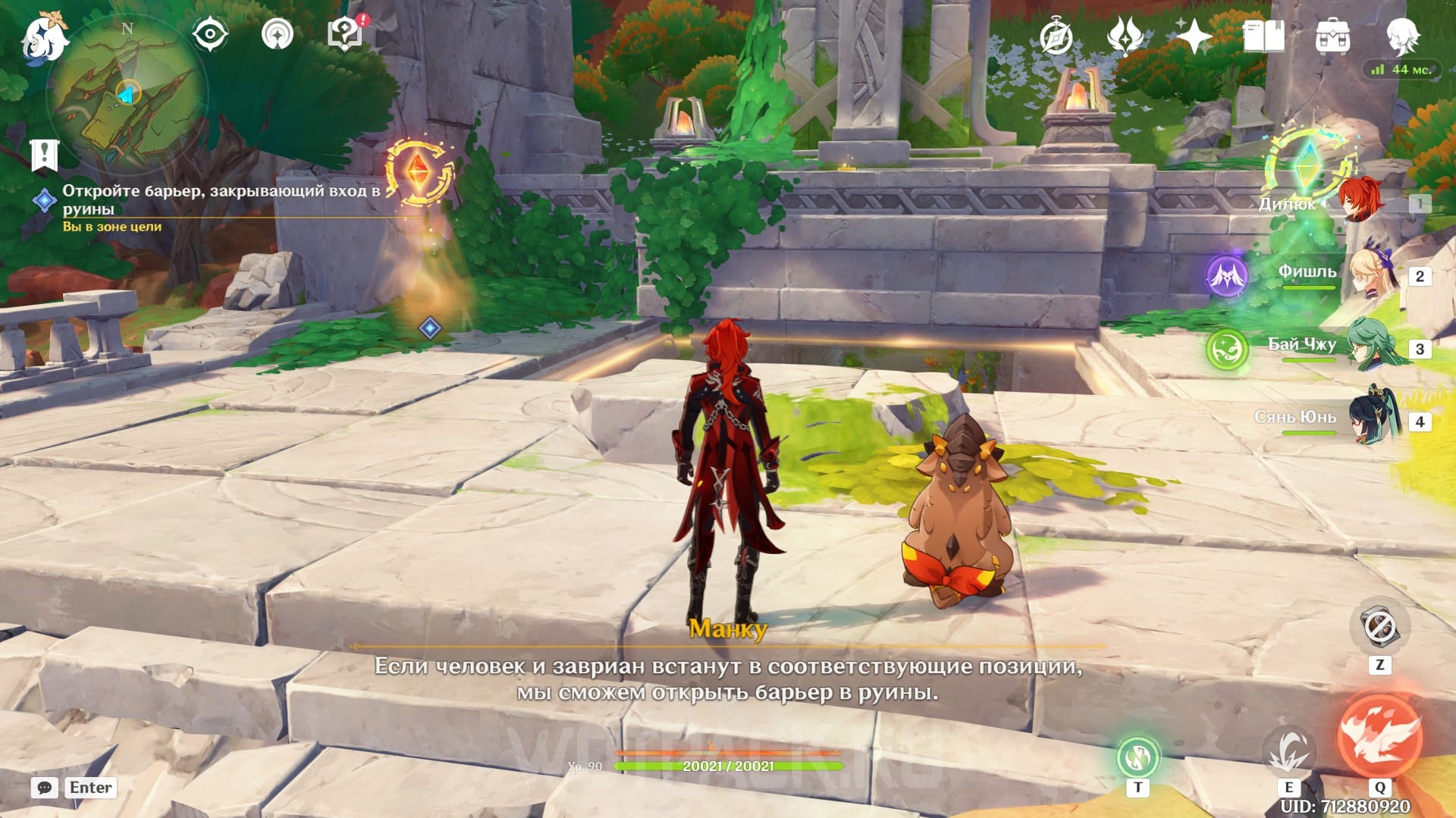This screenshot has width=1456, height=818.
Task: Click the crossed-out gadget slot icon
Action: pos(1379,627)
